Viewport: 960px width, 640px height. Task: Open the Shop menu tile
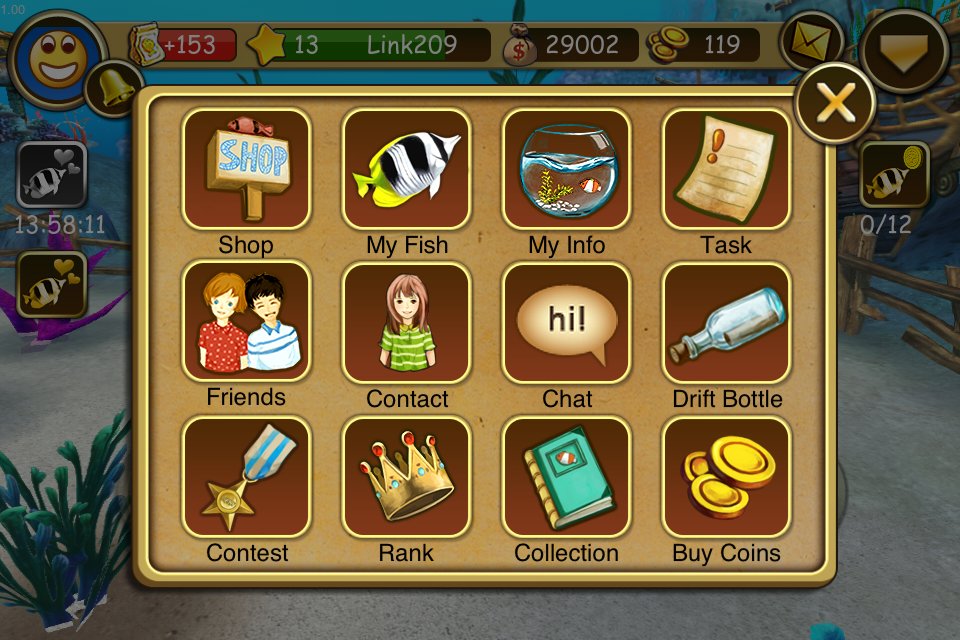[246, 169]
